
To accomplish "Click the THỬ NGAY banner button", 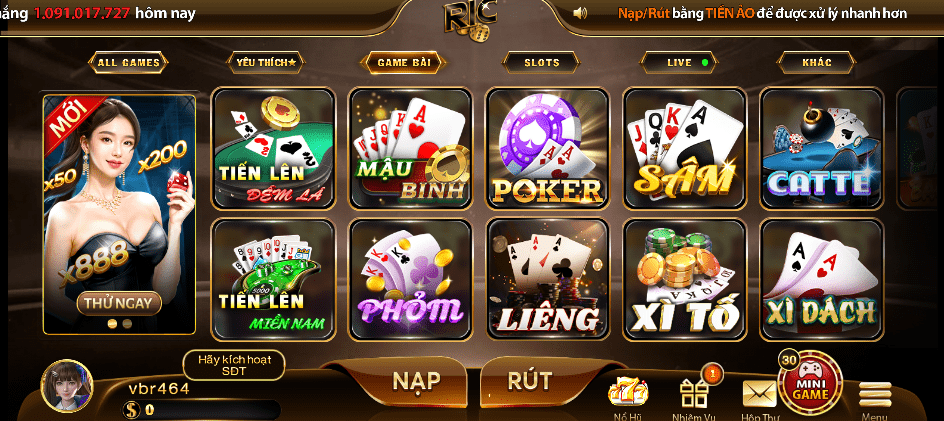I will click(118, 302).
